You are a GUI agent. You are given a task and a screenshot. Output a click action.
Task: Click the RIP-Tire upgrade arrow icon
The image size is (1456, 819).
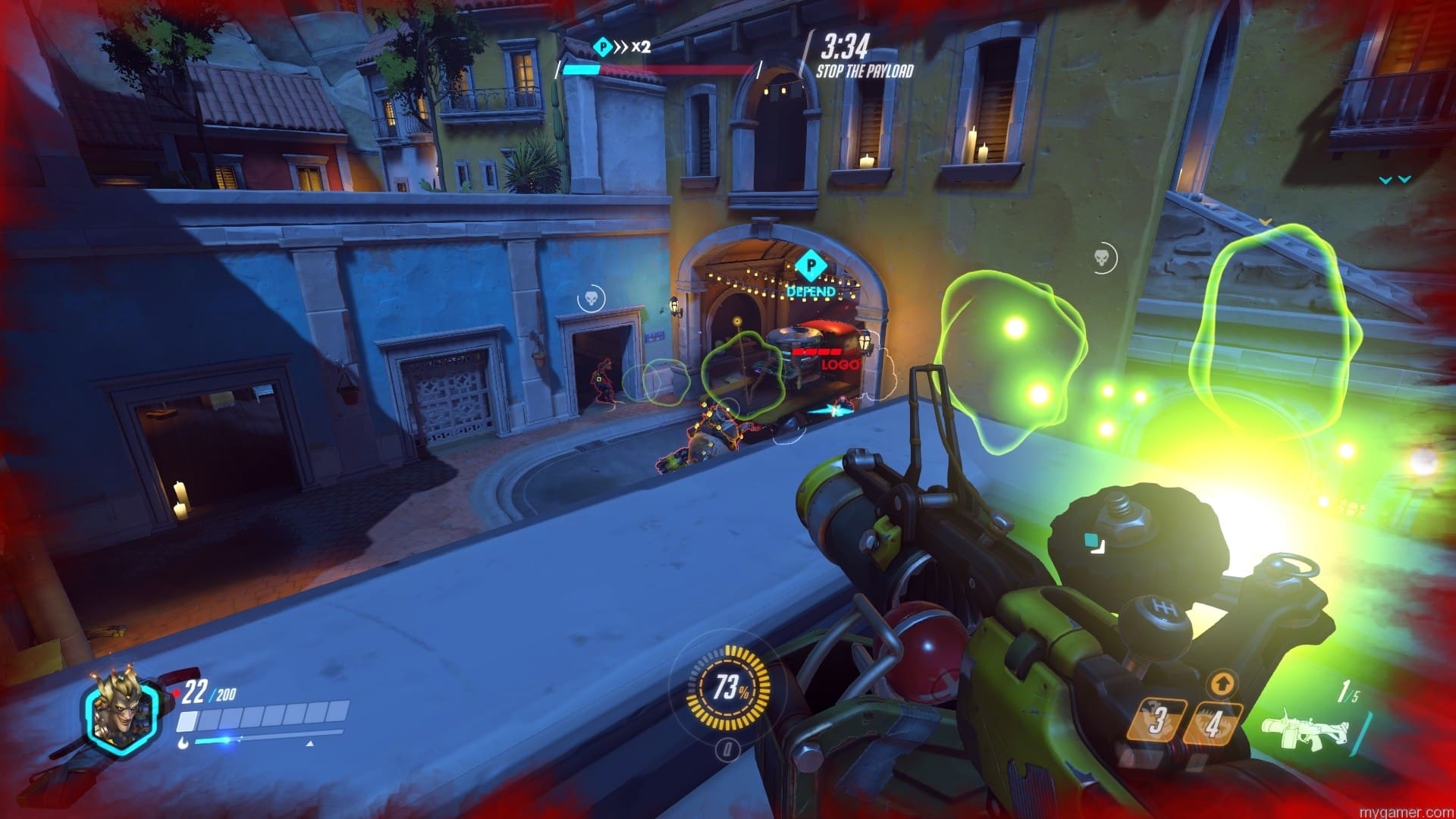tap(1222, 683)
